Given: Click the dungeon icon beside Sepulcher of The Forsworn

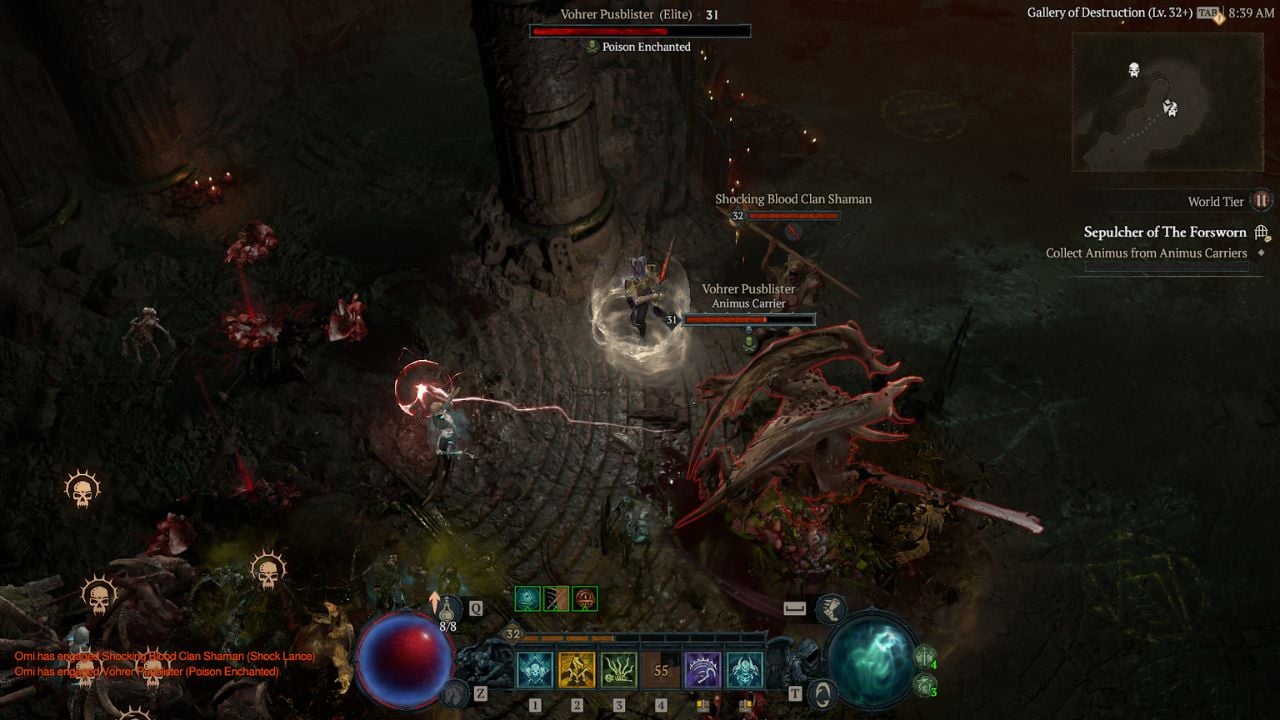Looking at the screenshot, I should [x=1259, y=231].
